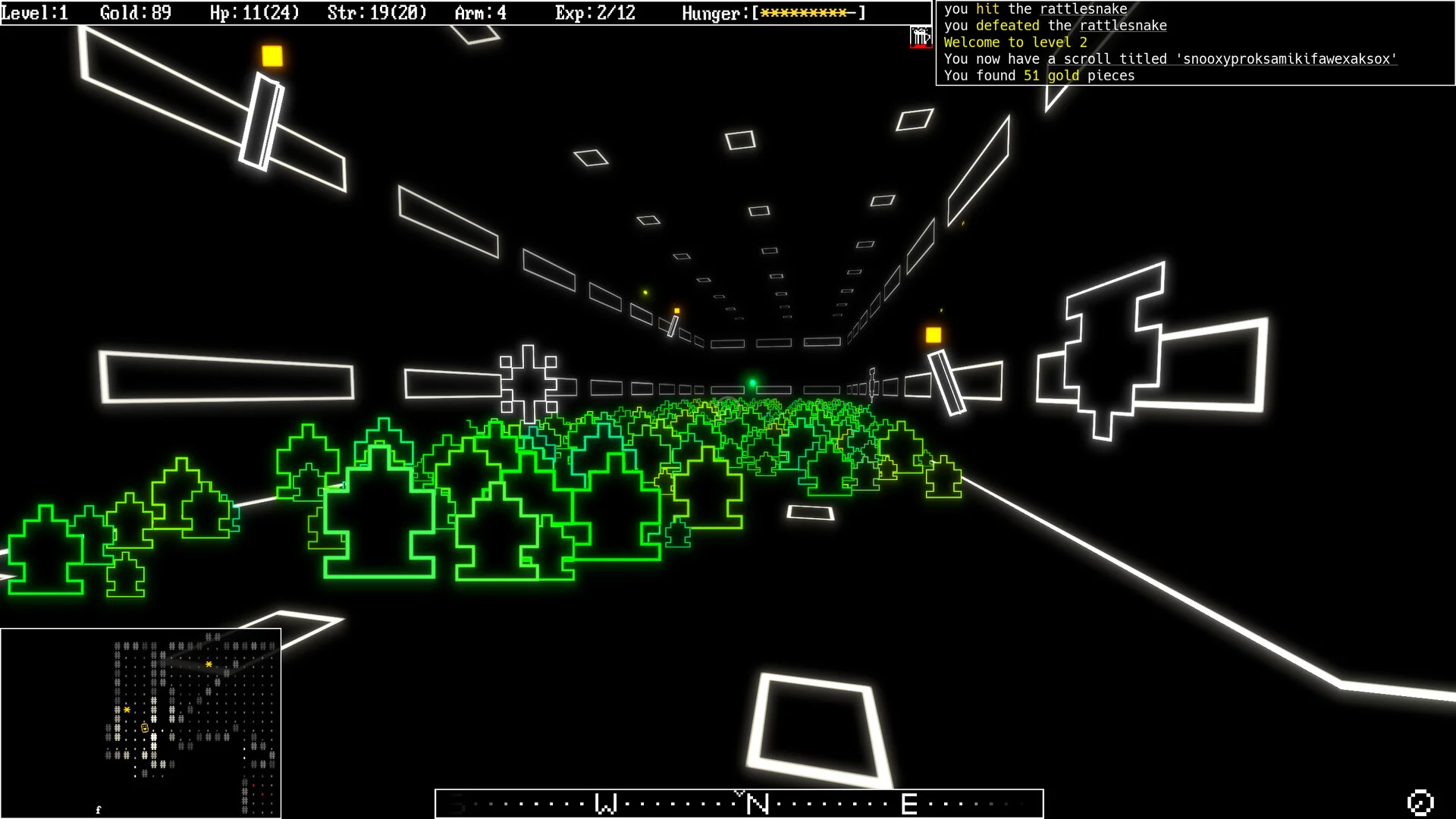Click the circular dial icon
The width and height of the screenshot is (1456, 819).
(1420, 802)
